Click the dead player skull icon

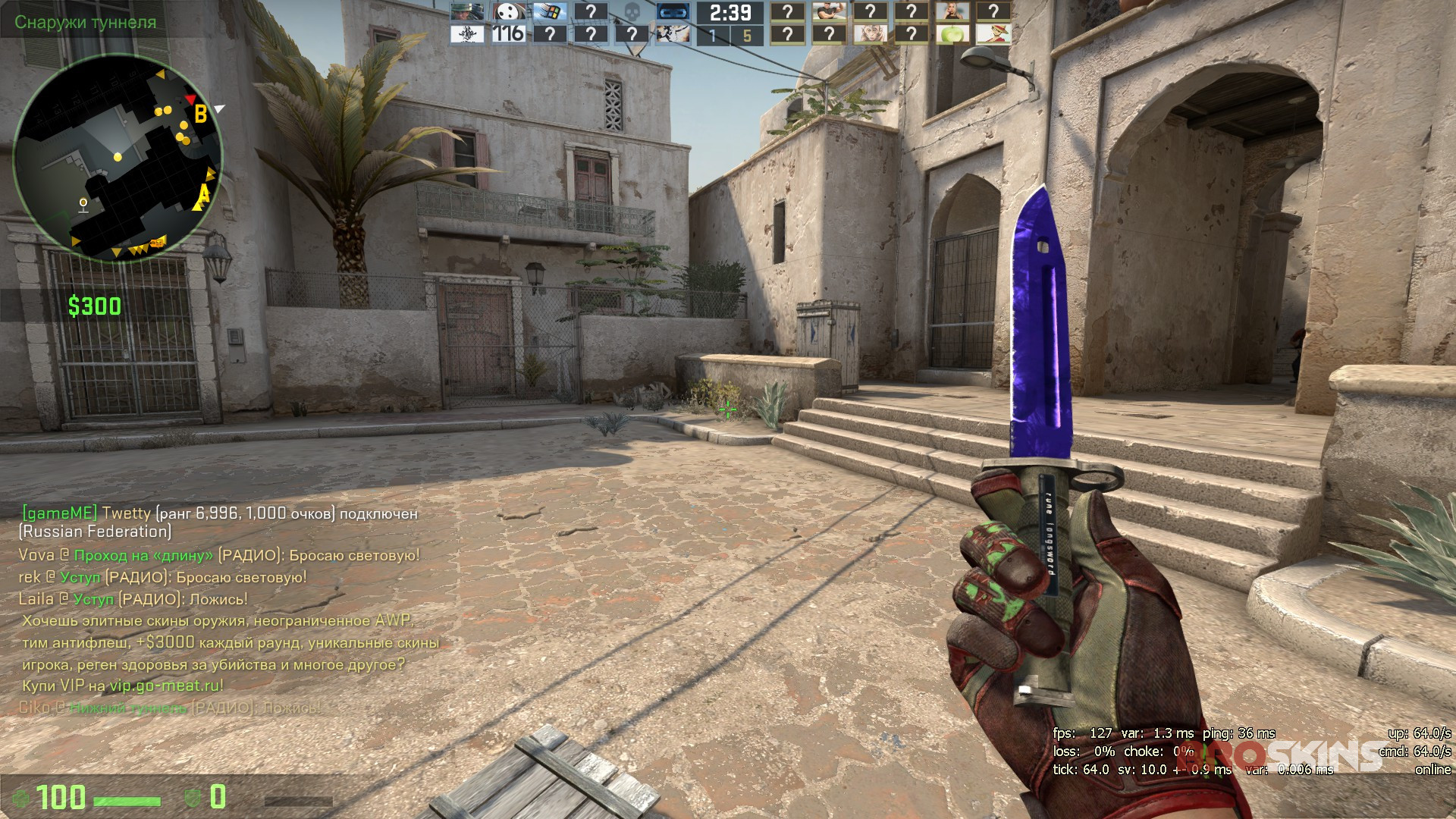click(x=632, y=12)
